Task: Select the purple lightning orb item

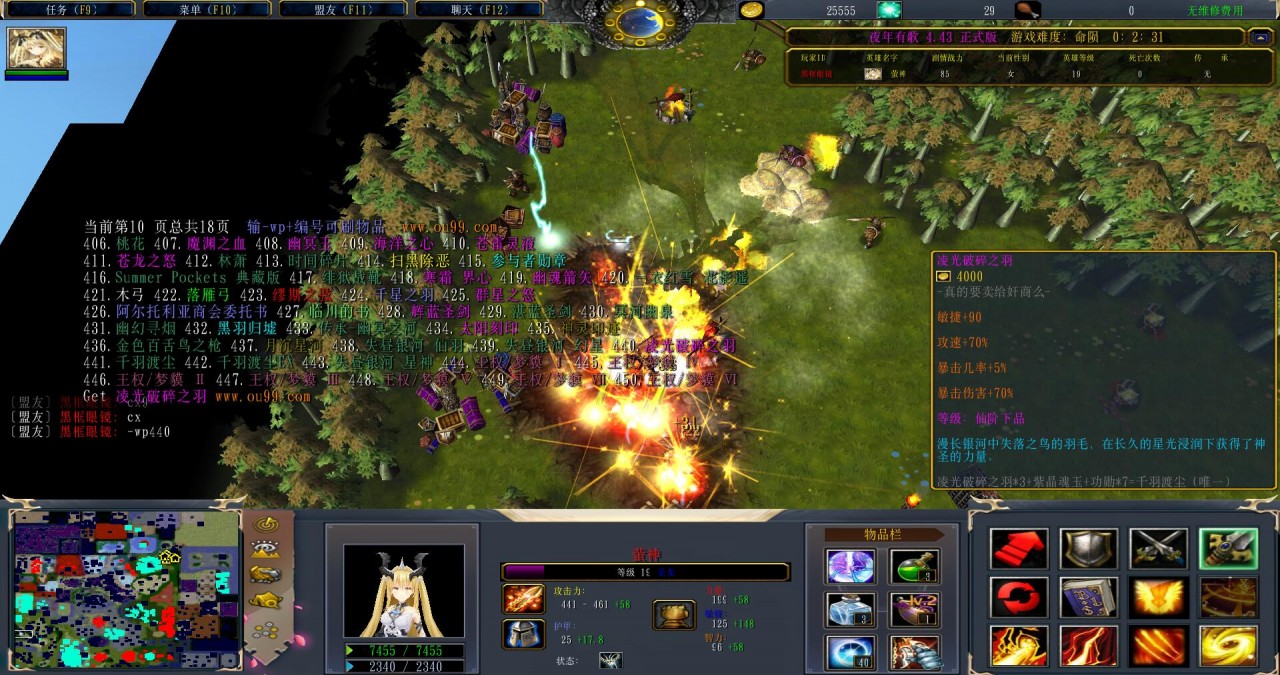Action: [851, 566]
